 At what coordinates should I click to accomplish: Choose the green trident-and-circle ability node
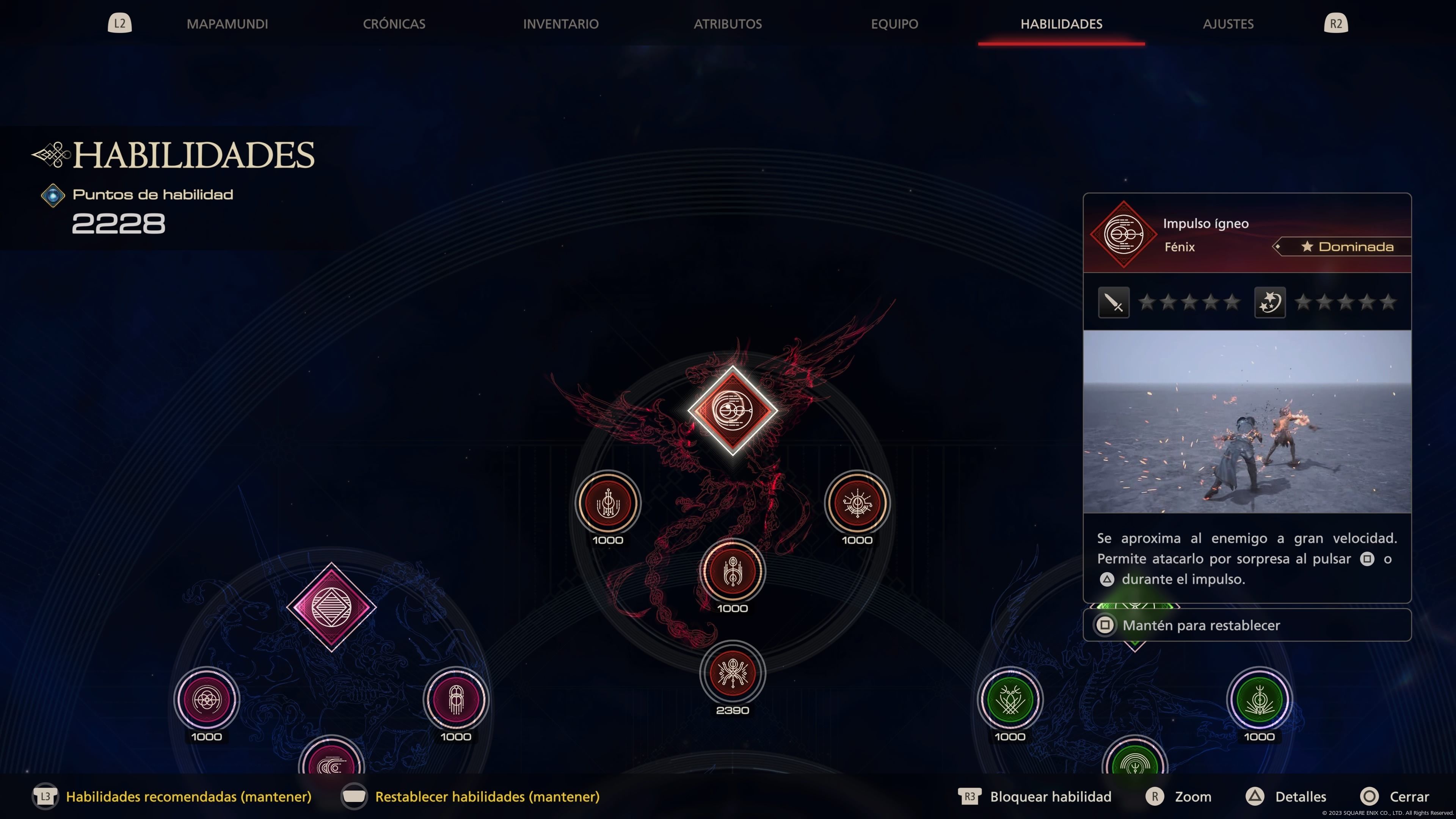[1259, 700]
